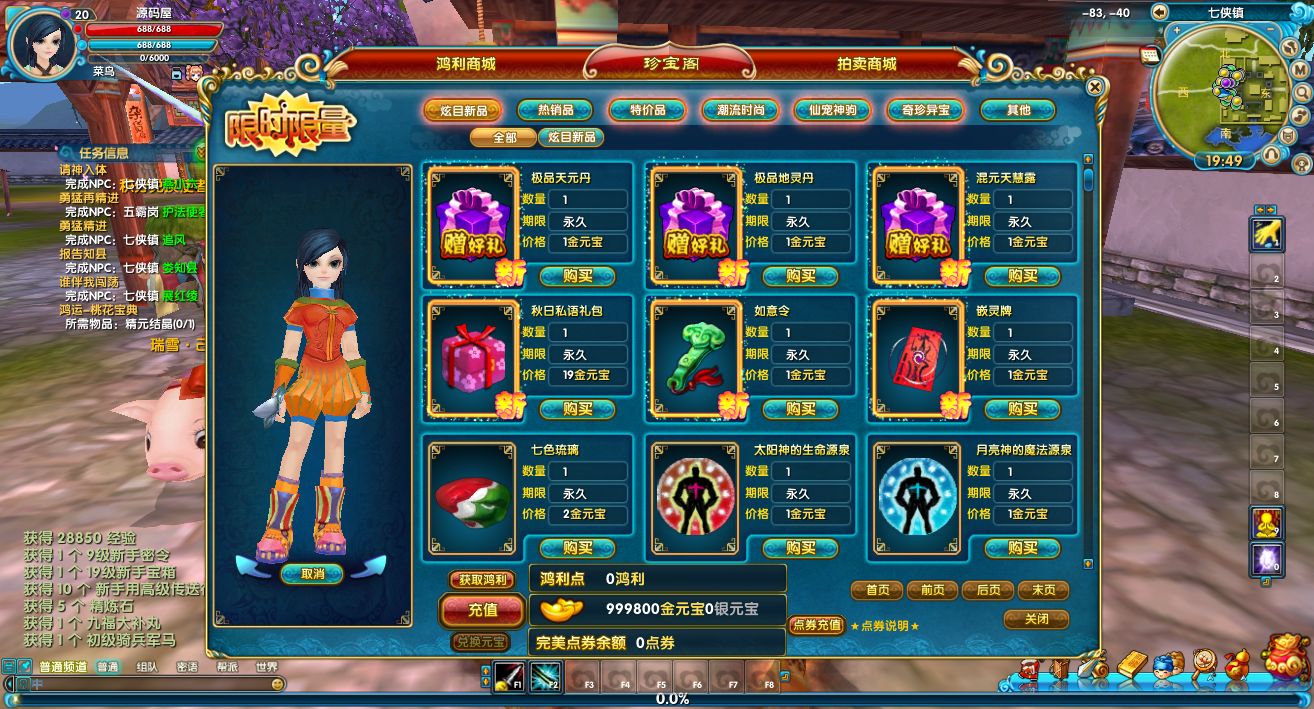This screenshot has height=709, width=1314.
Task: Open the 仙宠神驹 category
Action: 832,110
